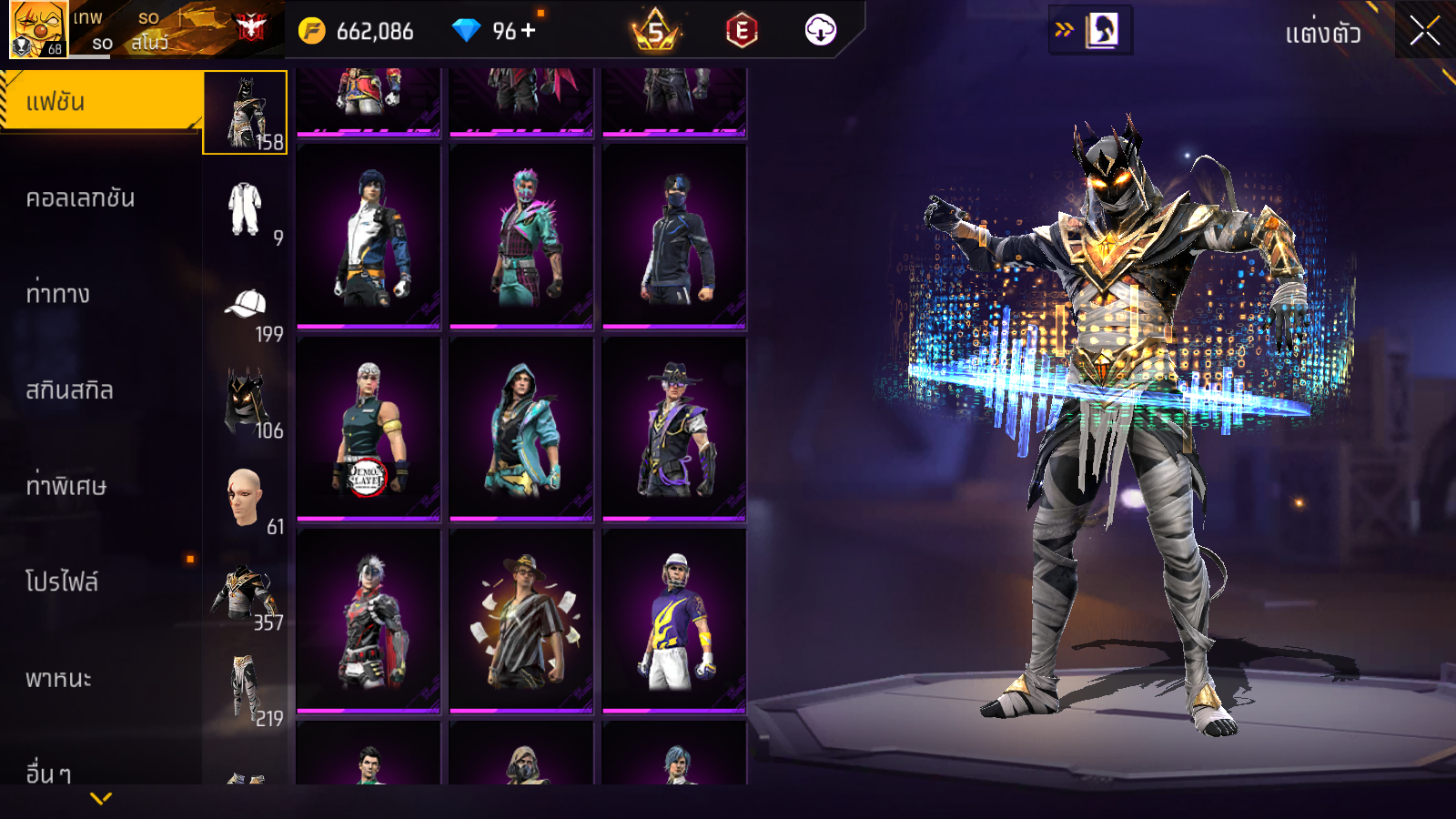Select the purple cowboy hat outfit
Screen dimensions: 1456x819
(x=674, y=428)
